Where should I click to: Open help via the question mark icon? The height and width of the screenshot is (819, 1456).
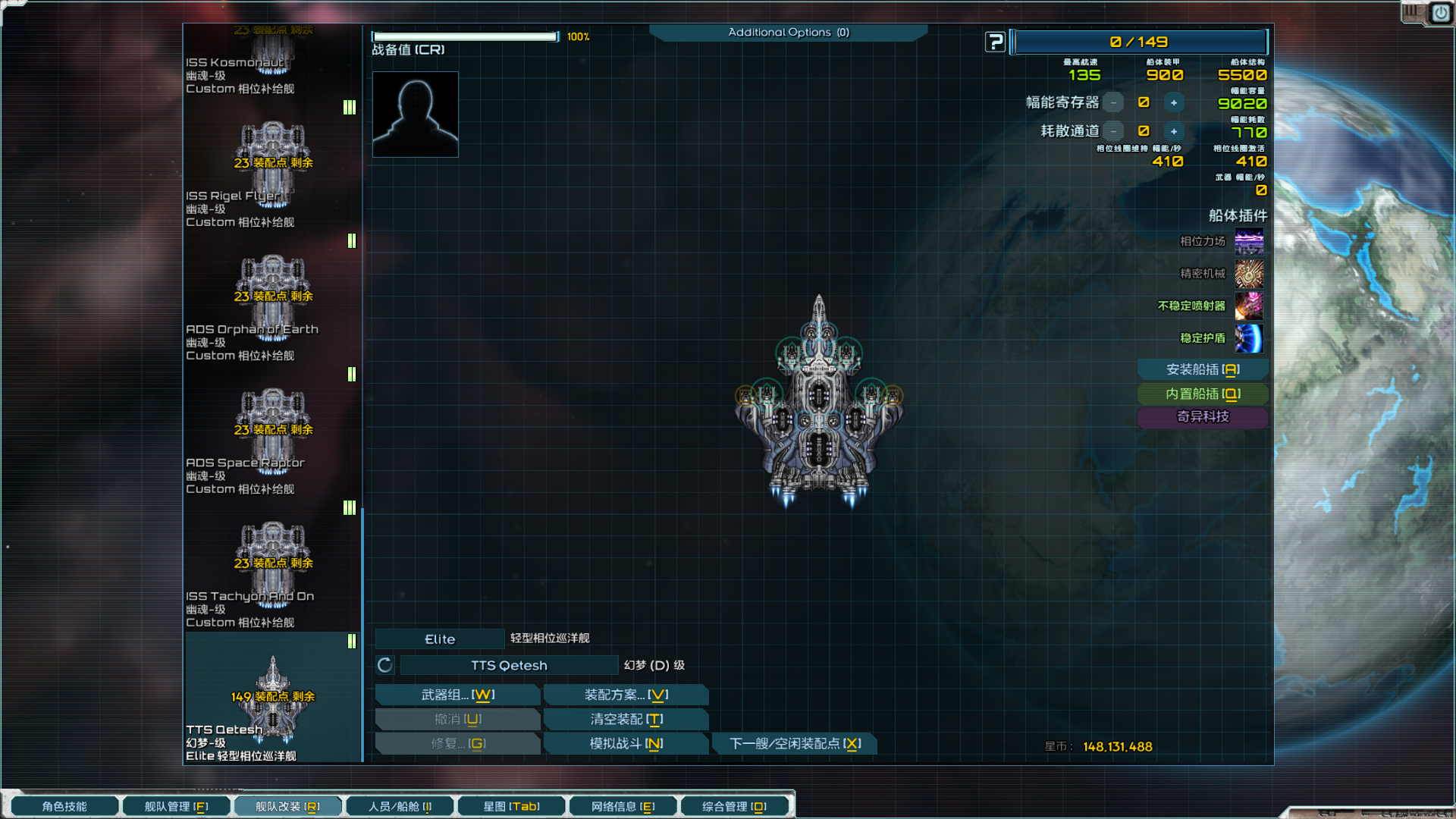[x=994, y=42]
